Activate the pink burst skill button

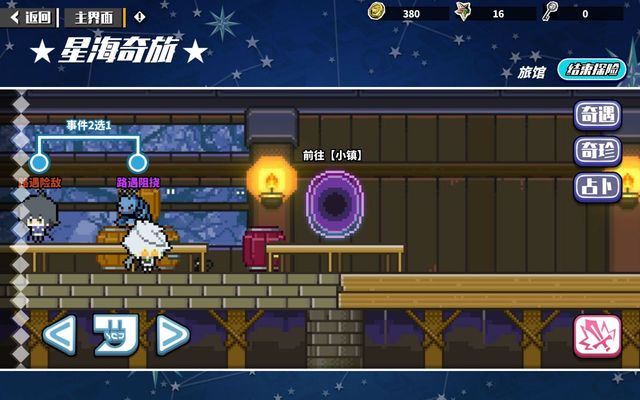(x=597, y=337)
